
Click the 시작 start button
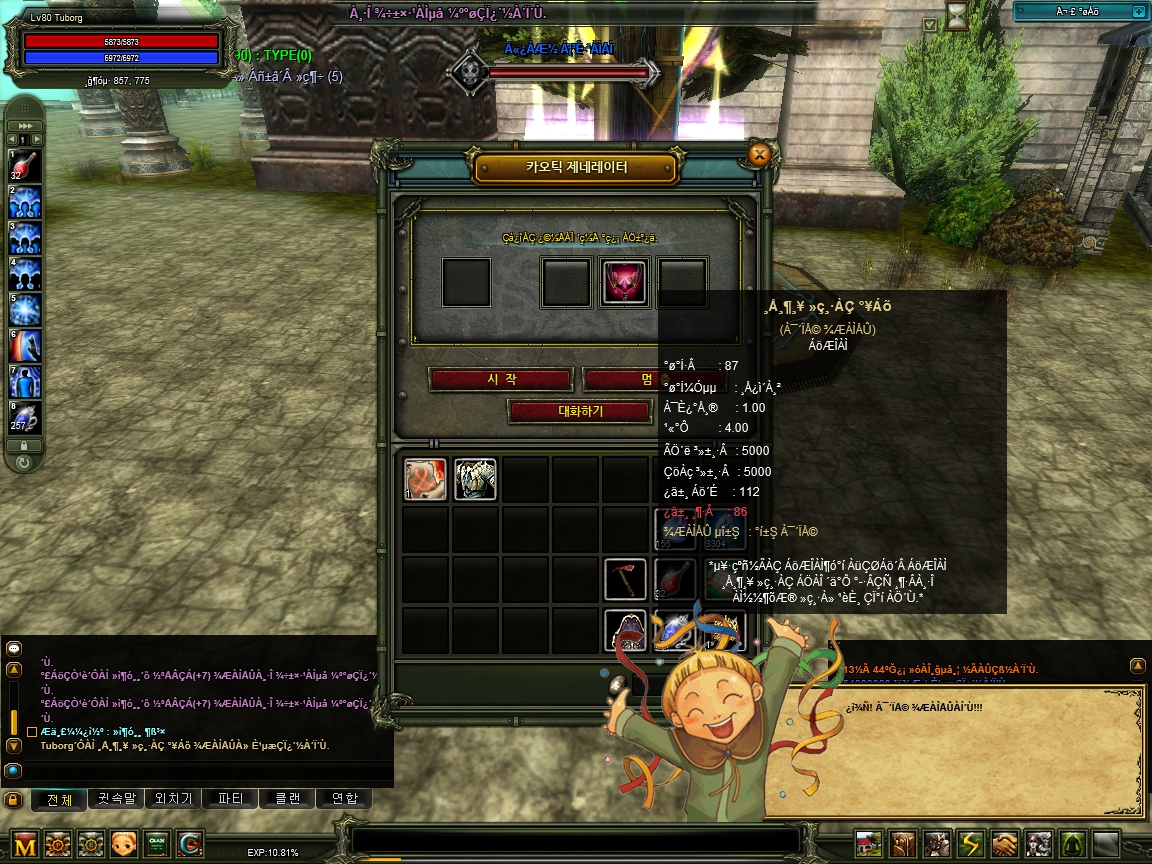(500, 380)
